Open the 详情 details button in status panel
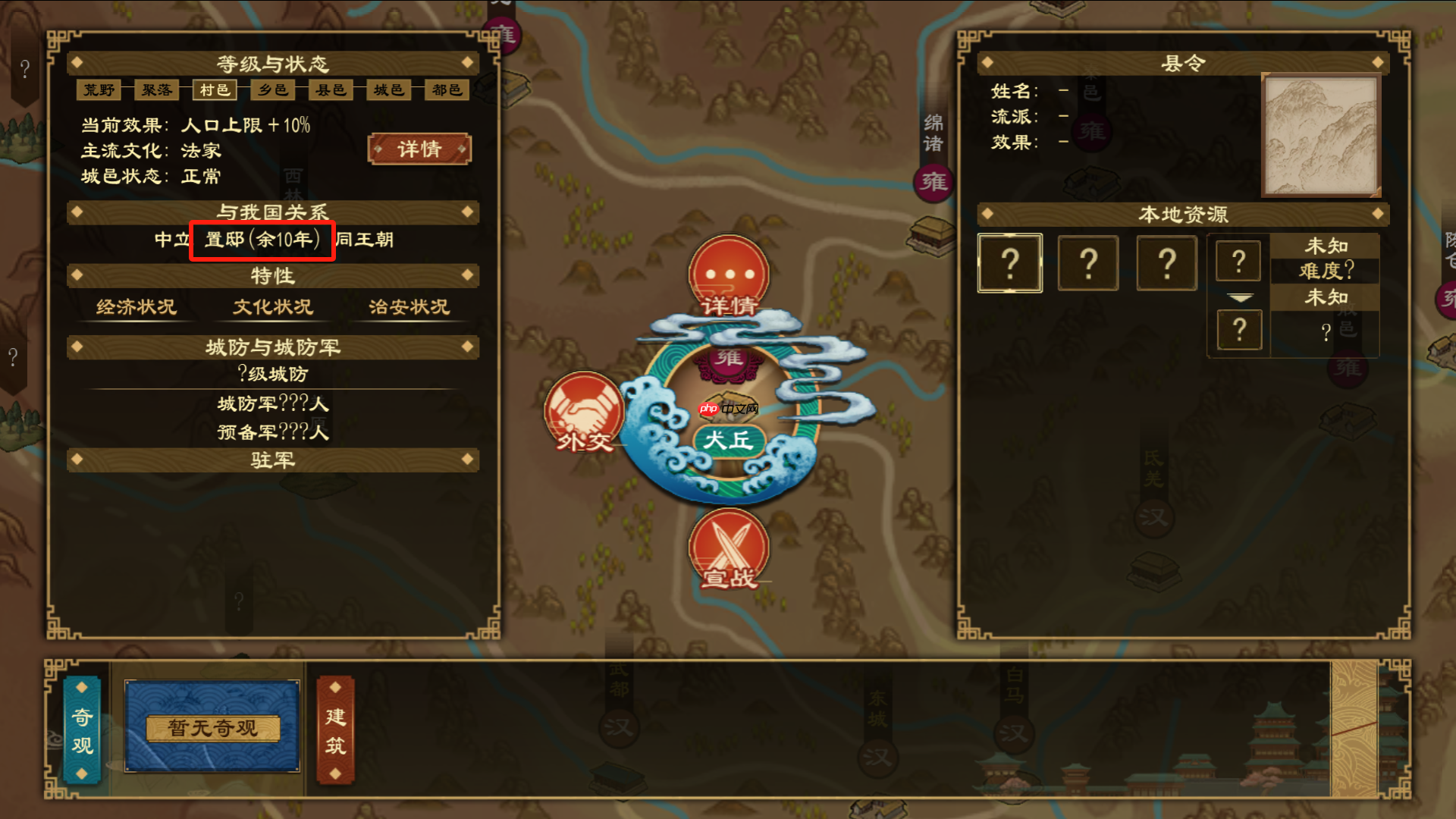1456x819 pixels. (419, 149)
